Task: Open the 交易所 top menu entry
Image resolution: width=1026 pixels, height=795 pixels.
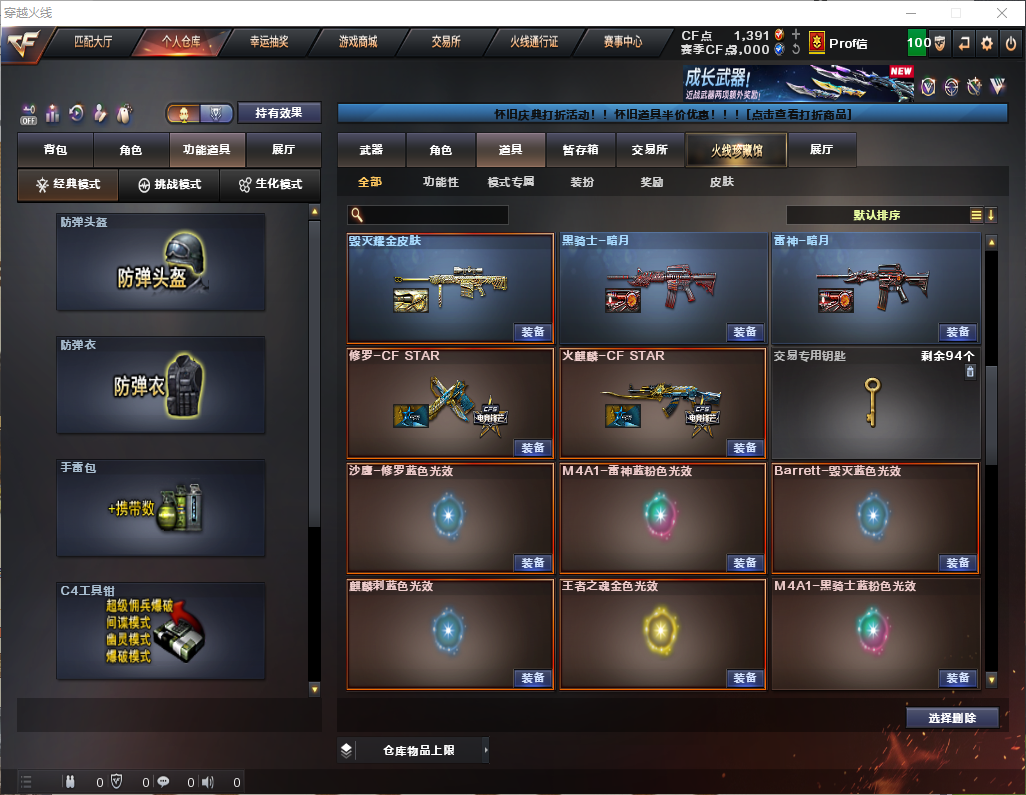Action: 446,43
